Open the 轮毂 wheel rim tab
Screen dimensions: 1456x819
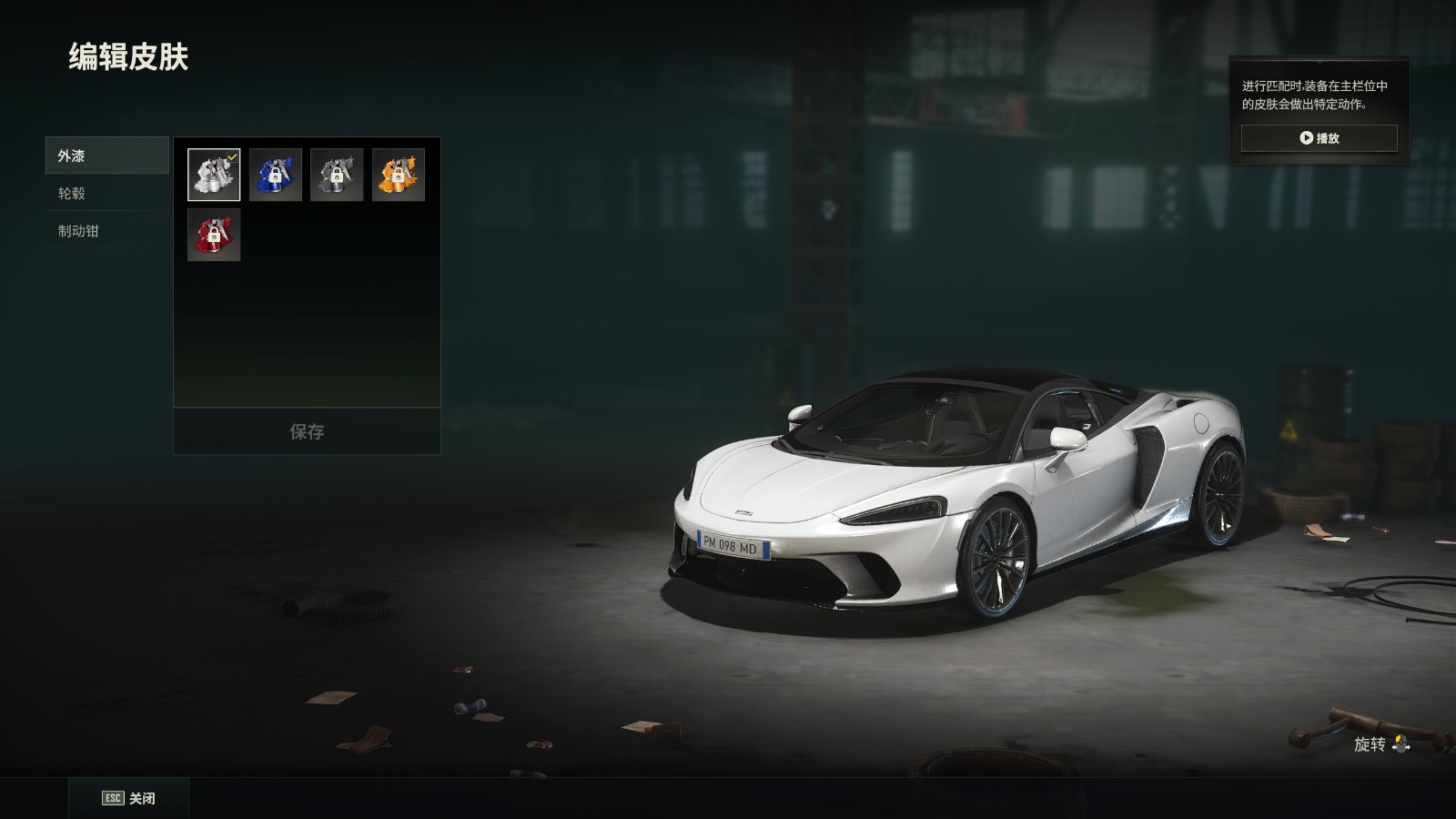tap(102, 193)
